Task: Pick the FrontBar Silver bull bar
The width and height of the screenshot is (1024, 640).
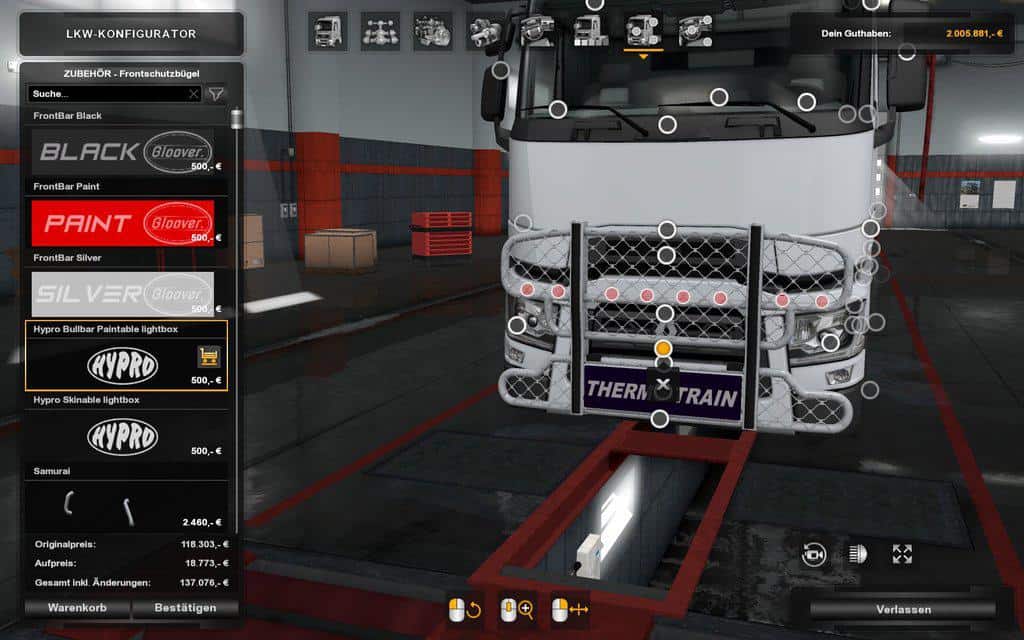Action: click(123, 293)
